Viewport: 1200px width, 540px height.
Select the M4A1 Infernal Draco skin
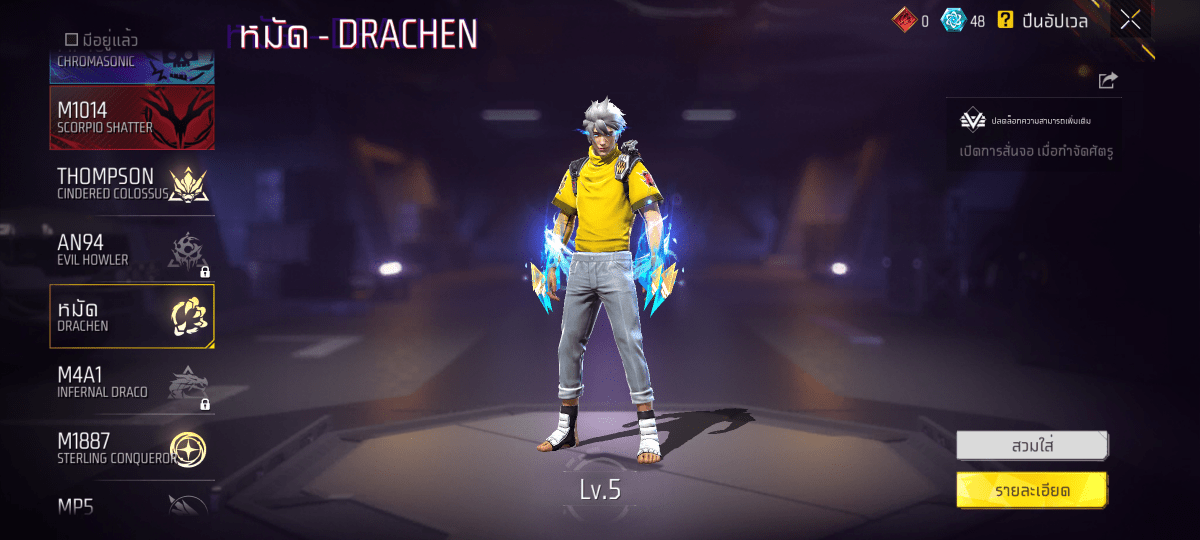tap(132, 382)
